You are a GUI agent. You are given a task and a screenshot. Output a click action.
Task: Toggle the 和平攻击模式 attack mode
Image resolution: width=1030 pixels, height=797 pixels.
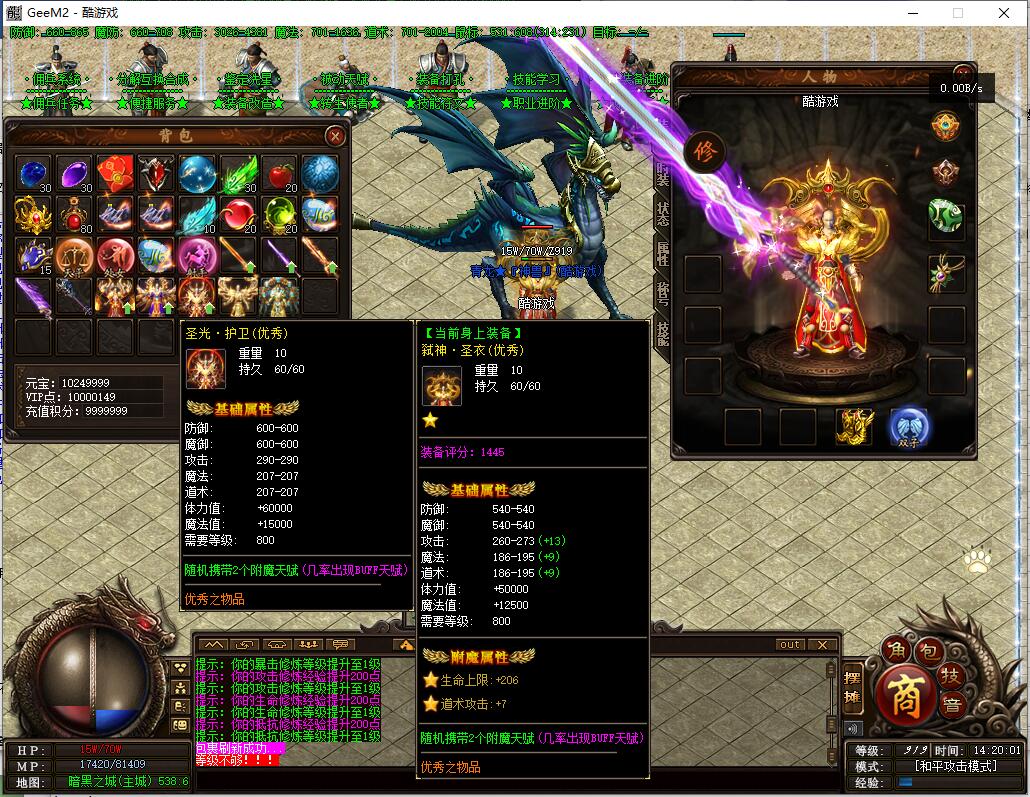tap(956, 766)
